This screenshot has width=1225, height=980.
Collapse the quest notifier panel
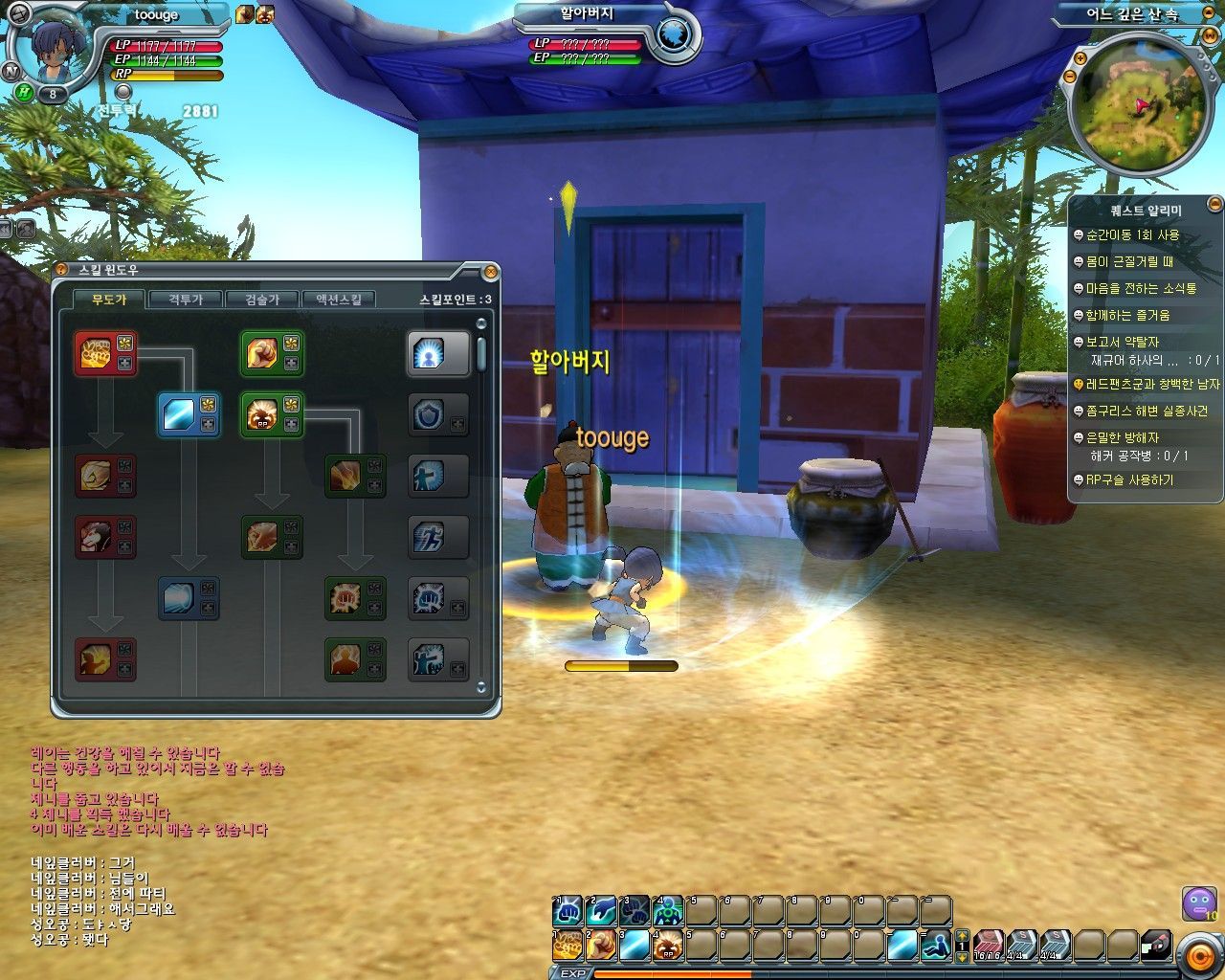(x=1214, y=203)
